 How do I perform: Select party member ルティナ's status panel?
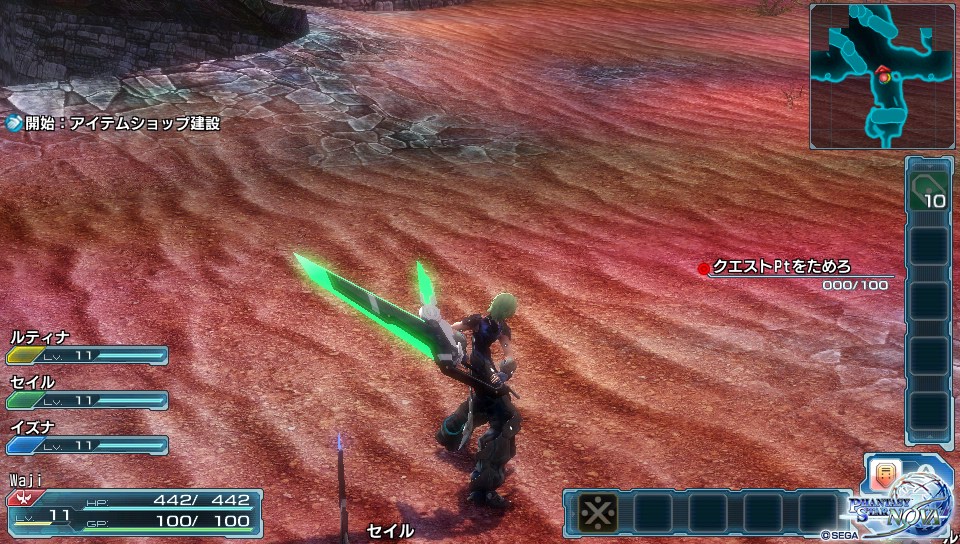pyautogui.click(x=87, y=348)
